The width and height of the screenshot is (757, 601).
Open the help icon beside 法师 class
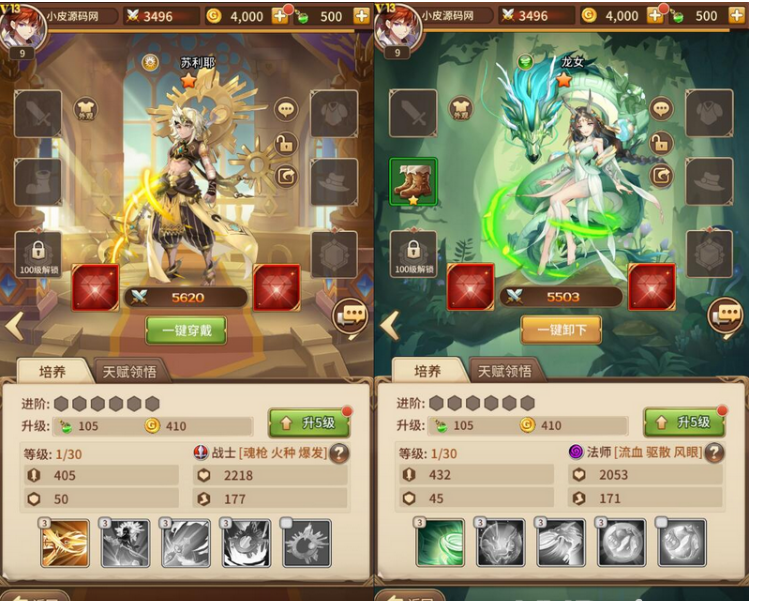pos(714,453)
